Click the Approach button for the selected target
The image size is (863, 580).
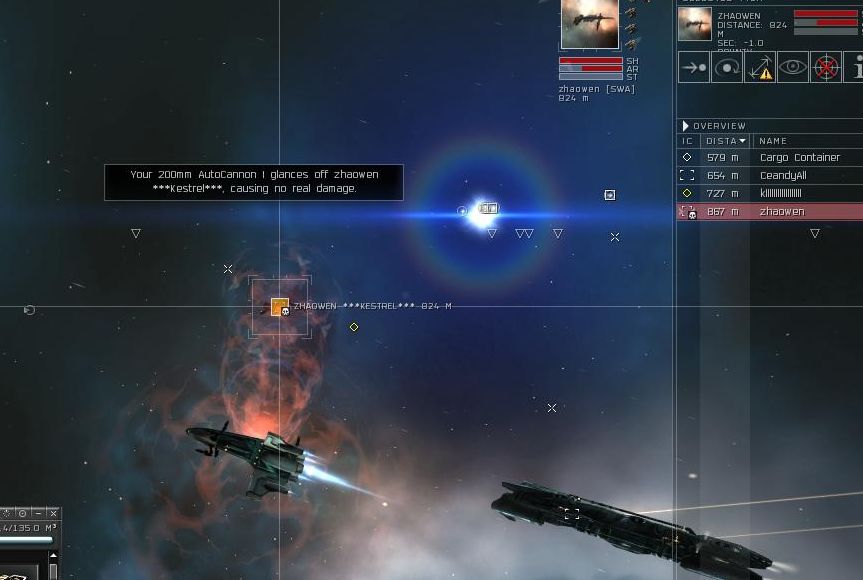point(693,68)
